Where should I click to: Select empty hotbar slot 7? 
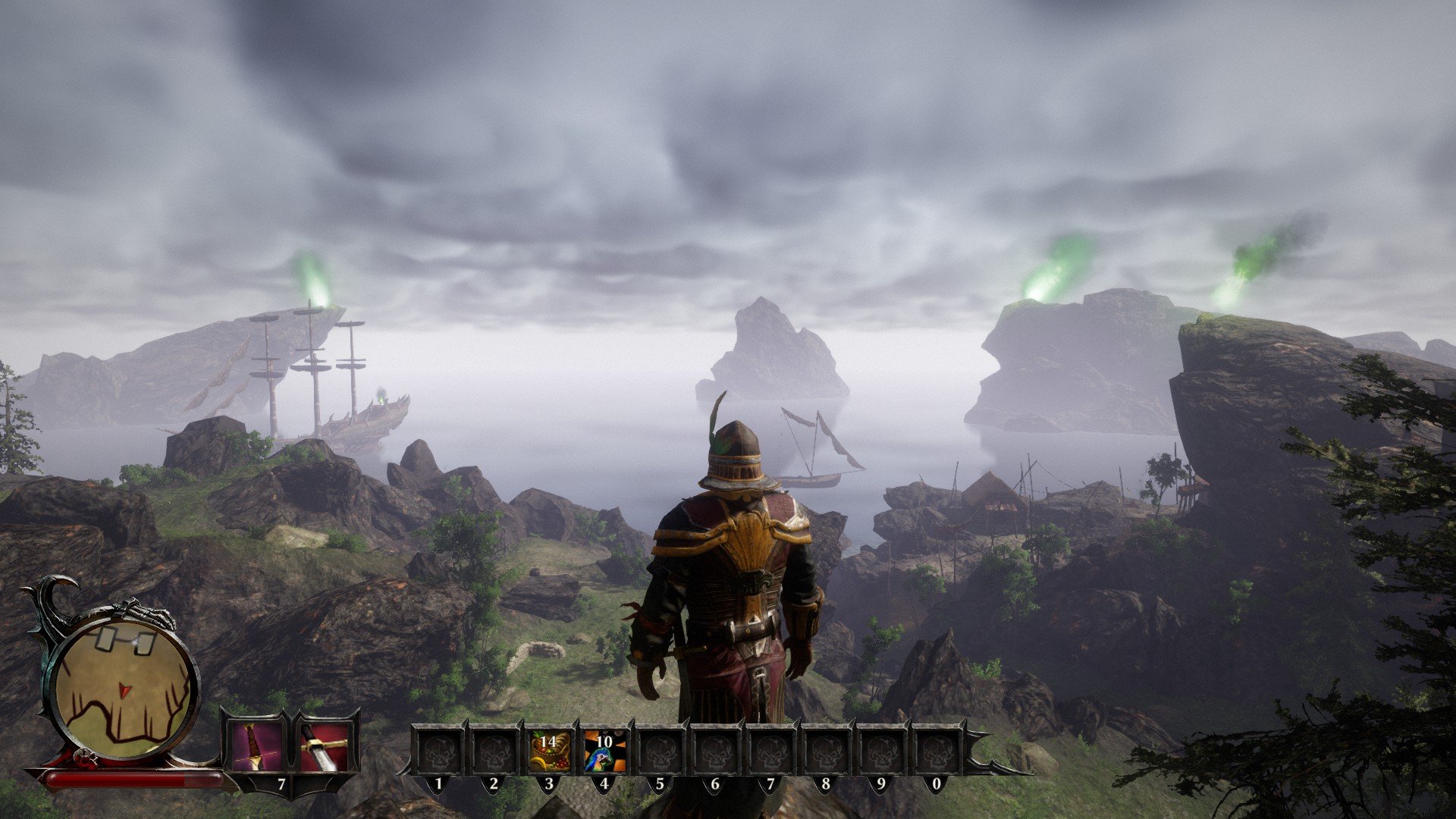(770, 751)
